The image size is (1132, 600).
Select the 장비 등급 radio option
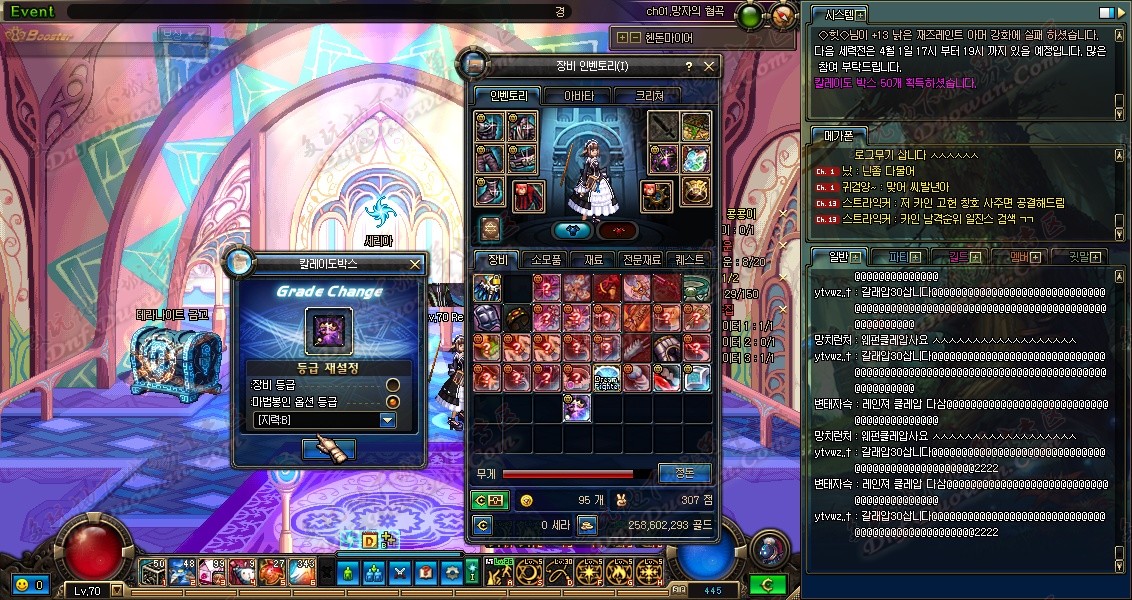pos(393,384)
